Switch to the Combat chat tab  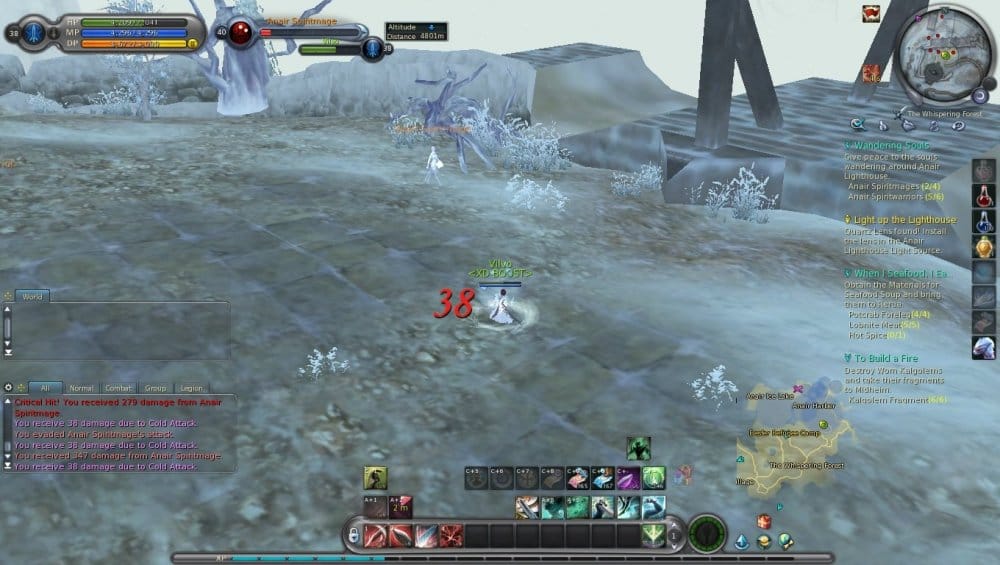[119, 388]
